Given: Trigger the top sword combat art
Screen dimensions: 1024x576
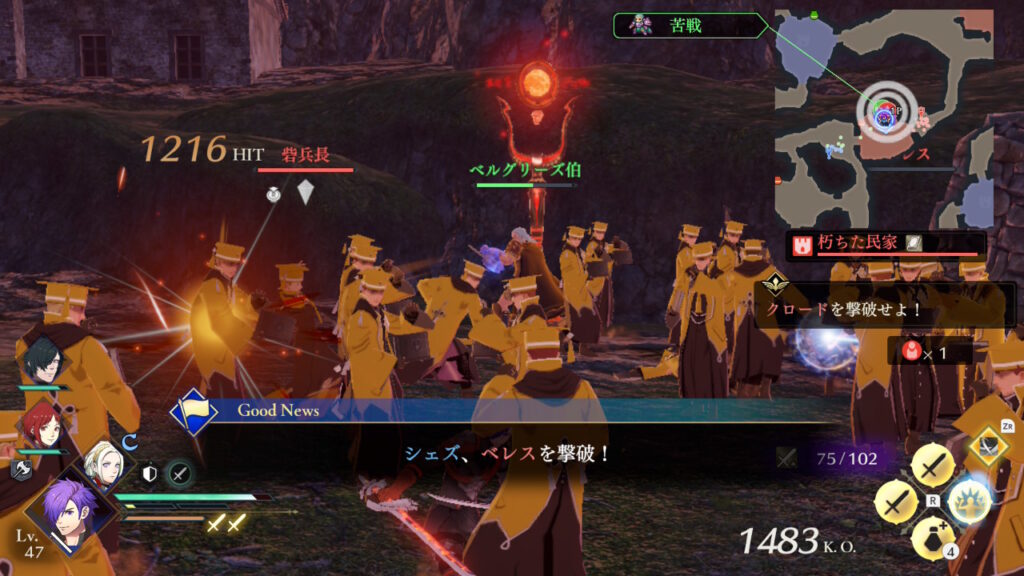Looking at the screenshot, I should click(x=933, y=465).
